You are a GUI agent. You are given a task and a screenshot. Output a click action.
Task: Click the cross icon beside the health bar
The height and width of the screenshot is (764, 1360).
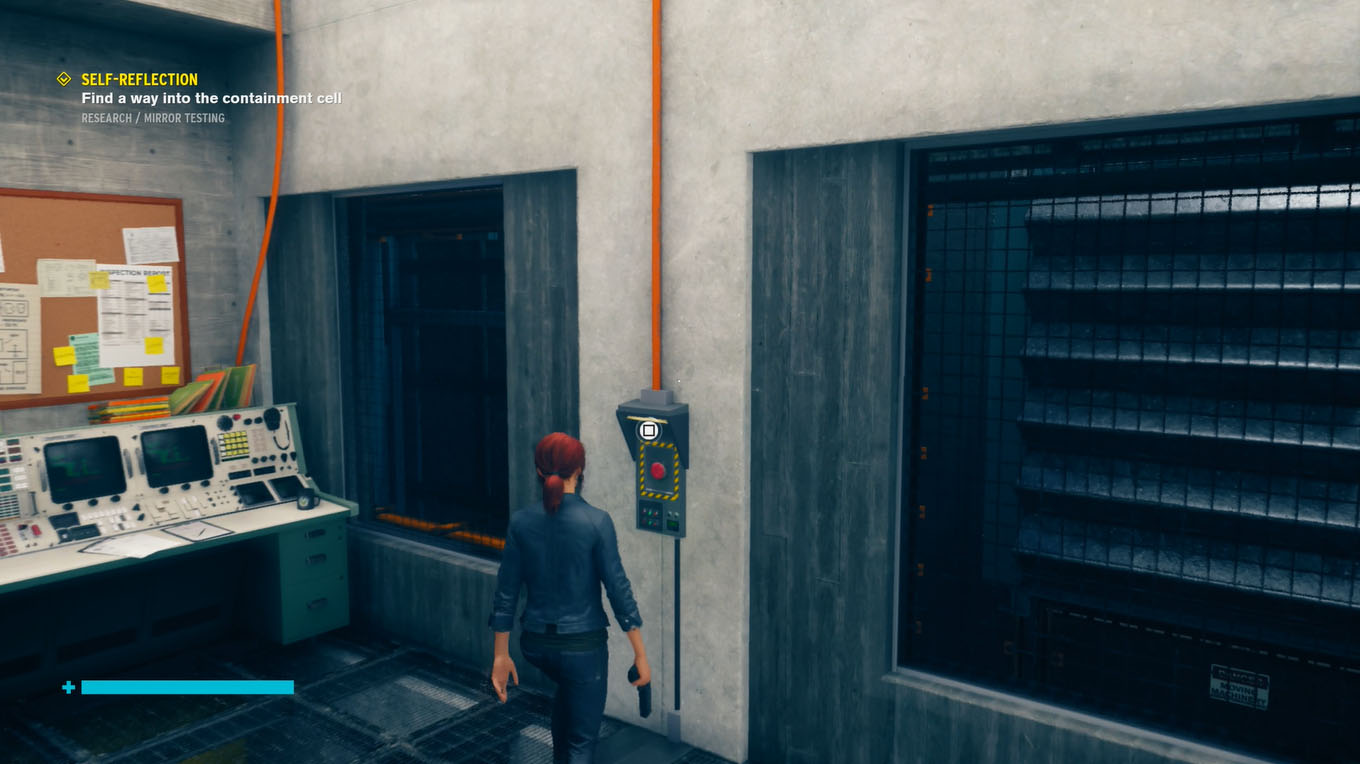coord(67,687)
